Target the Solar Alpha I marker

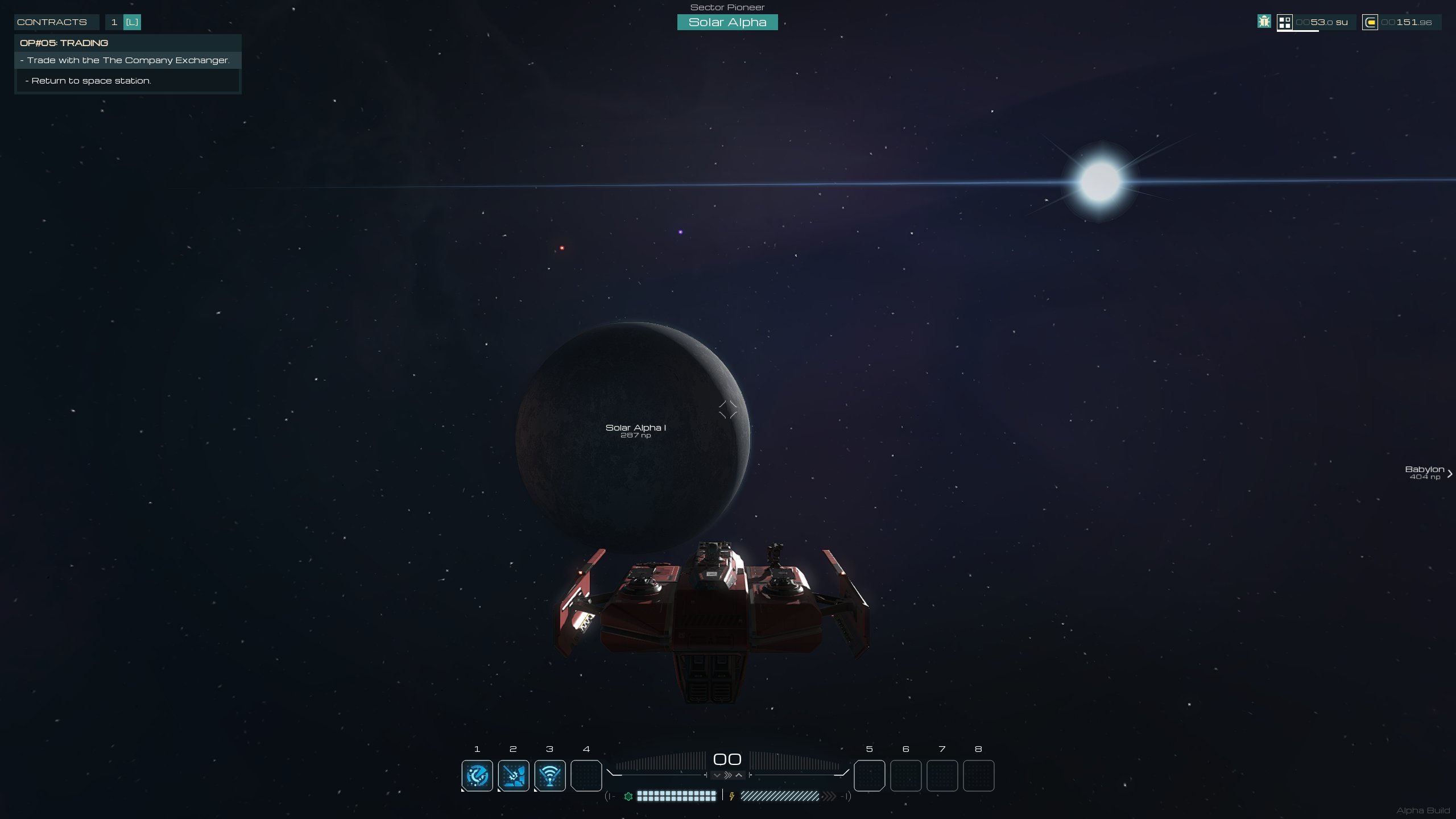coord(635,430)
